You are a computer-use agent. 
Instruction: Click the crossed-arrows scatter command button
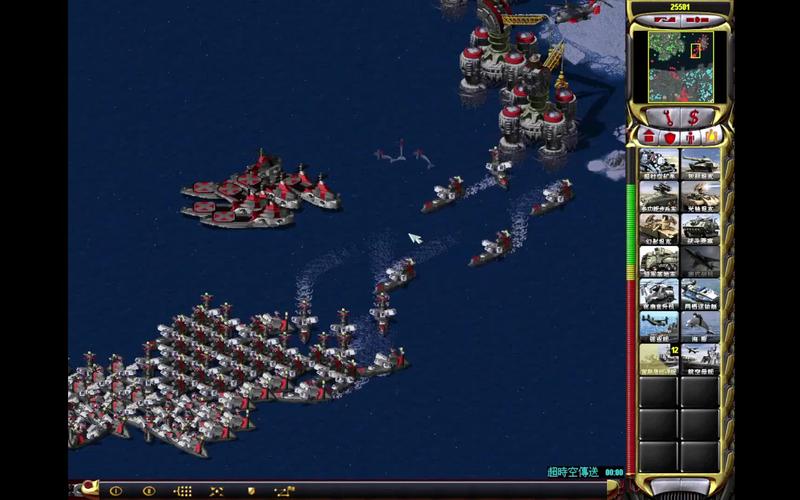[x=216, y=491]
